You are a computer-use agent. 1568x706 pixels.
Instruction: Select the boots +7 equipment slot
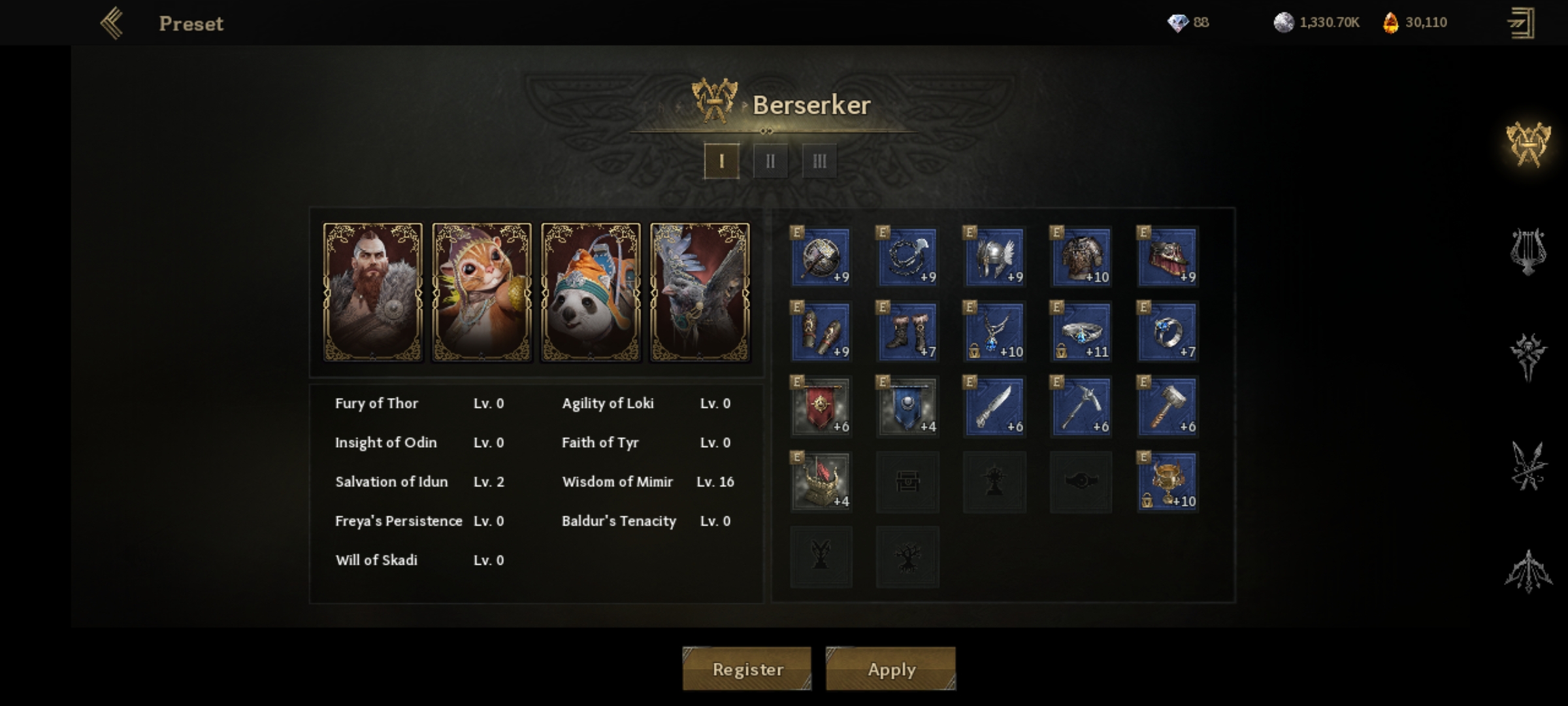(907, 331)
